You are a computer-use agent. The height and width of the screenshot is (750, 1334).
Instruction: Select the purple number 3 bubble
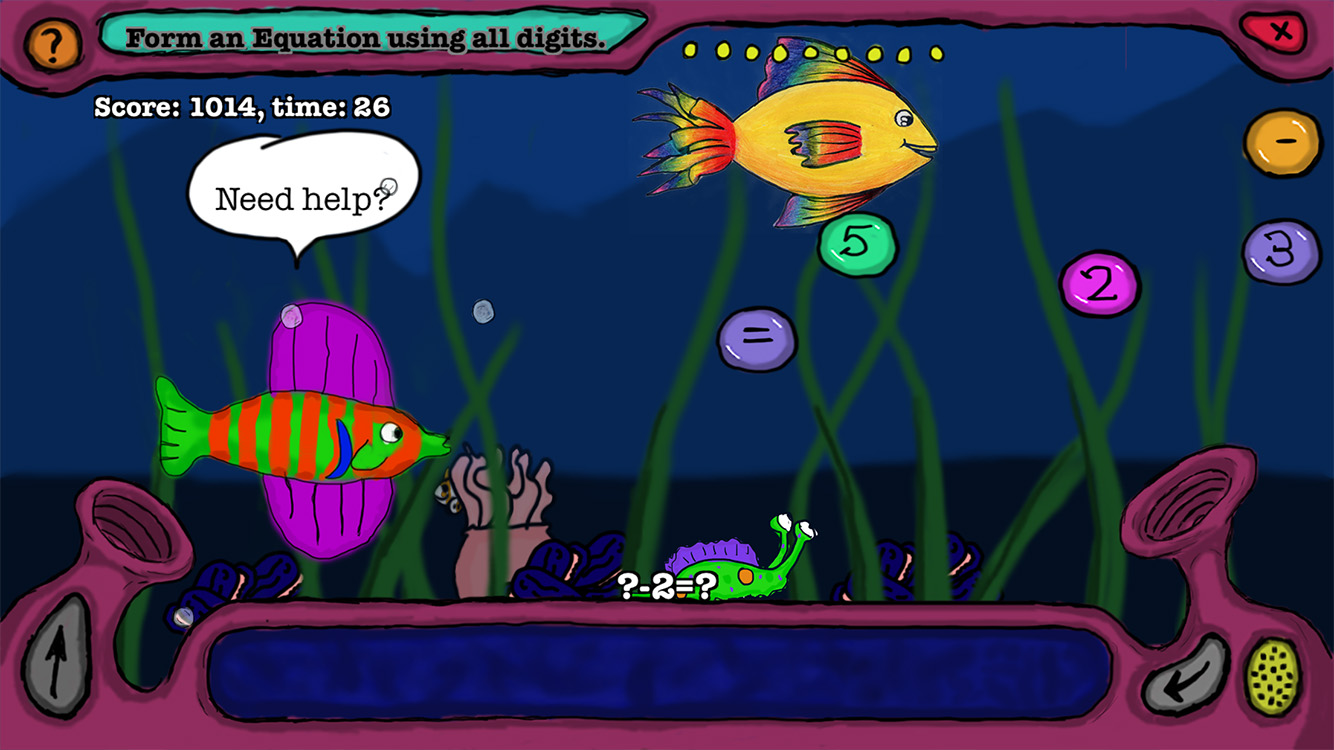[1281, 251]
